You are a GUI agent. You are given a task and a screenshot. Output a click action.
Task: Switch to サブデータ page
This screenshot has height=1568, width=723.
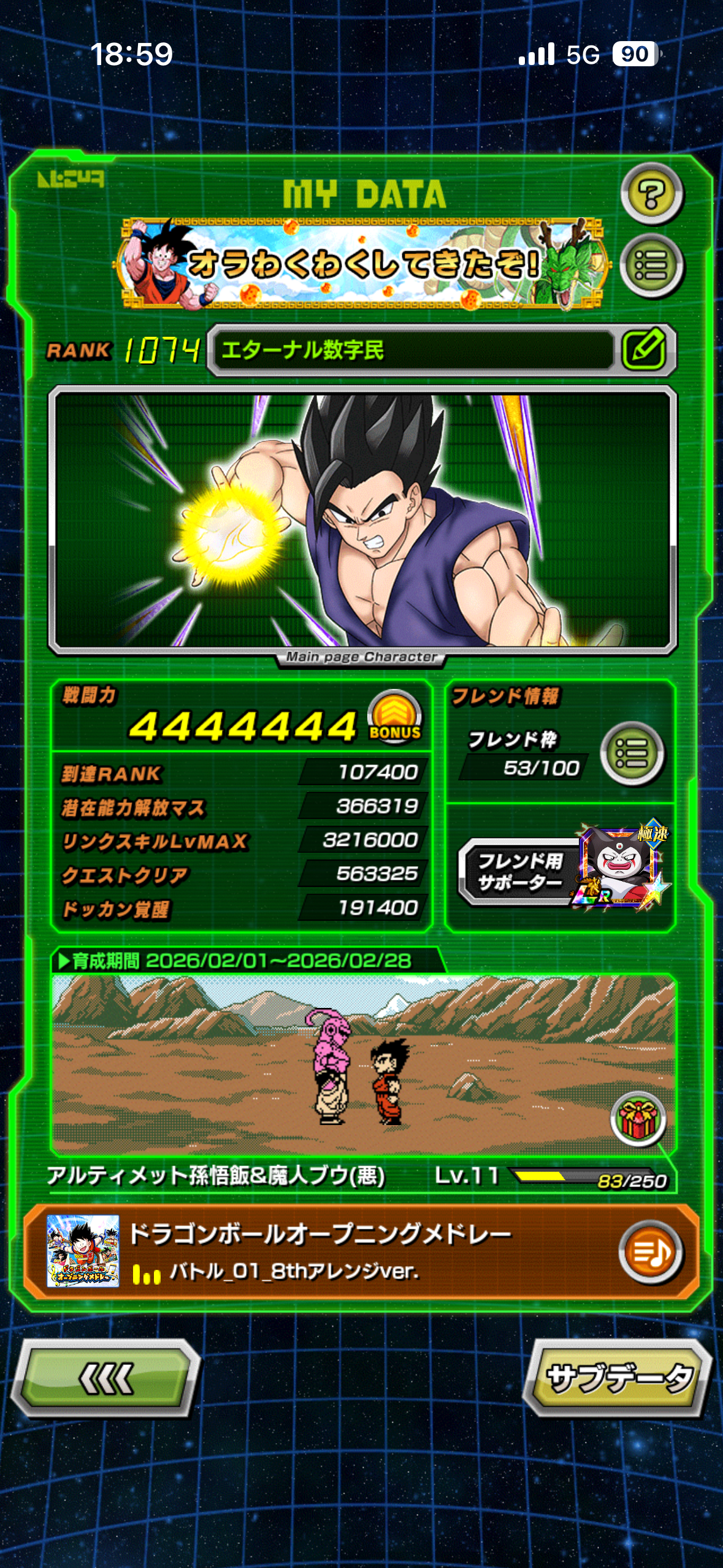tap(618, 1378)
